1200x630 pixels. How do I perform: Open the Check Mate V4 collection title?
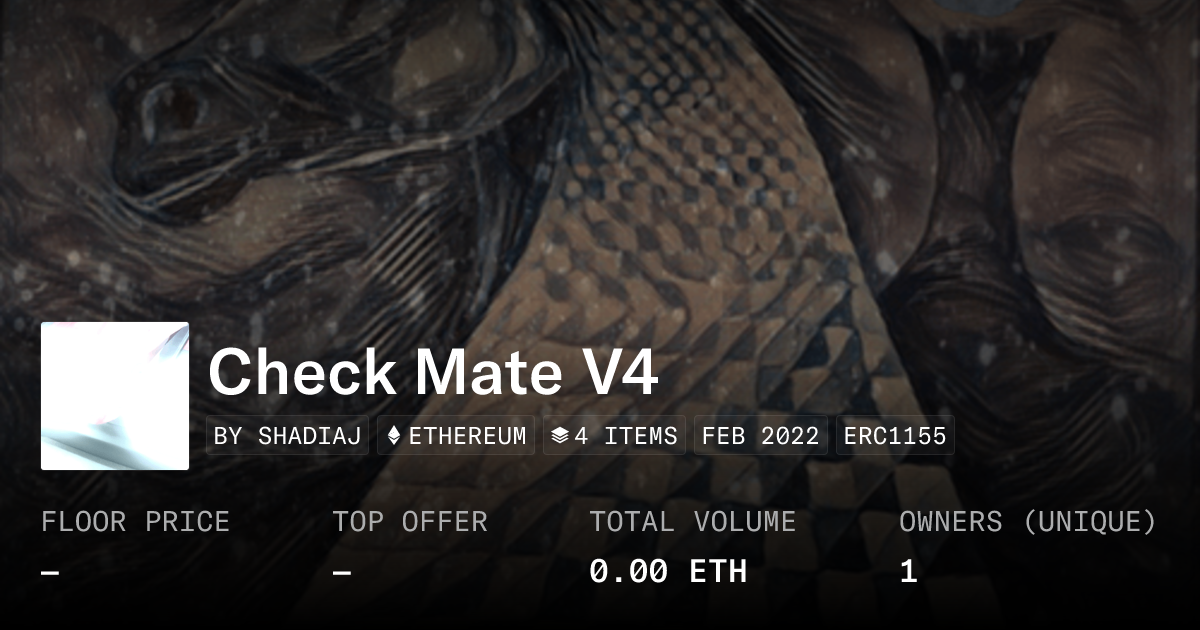tap(433, 373)
